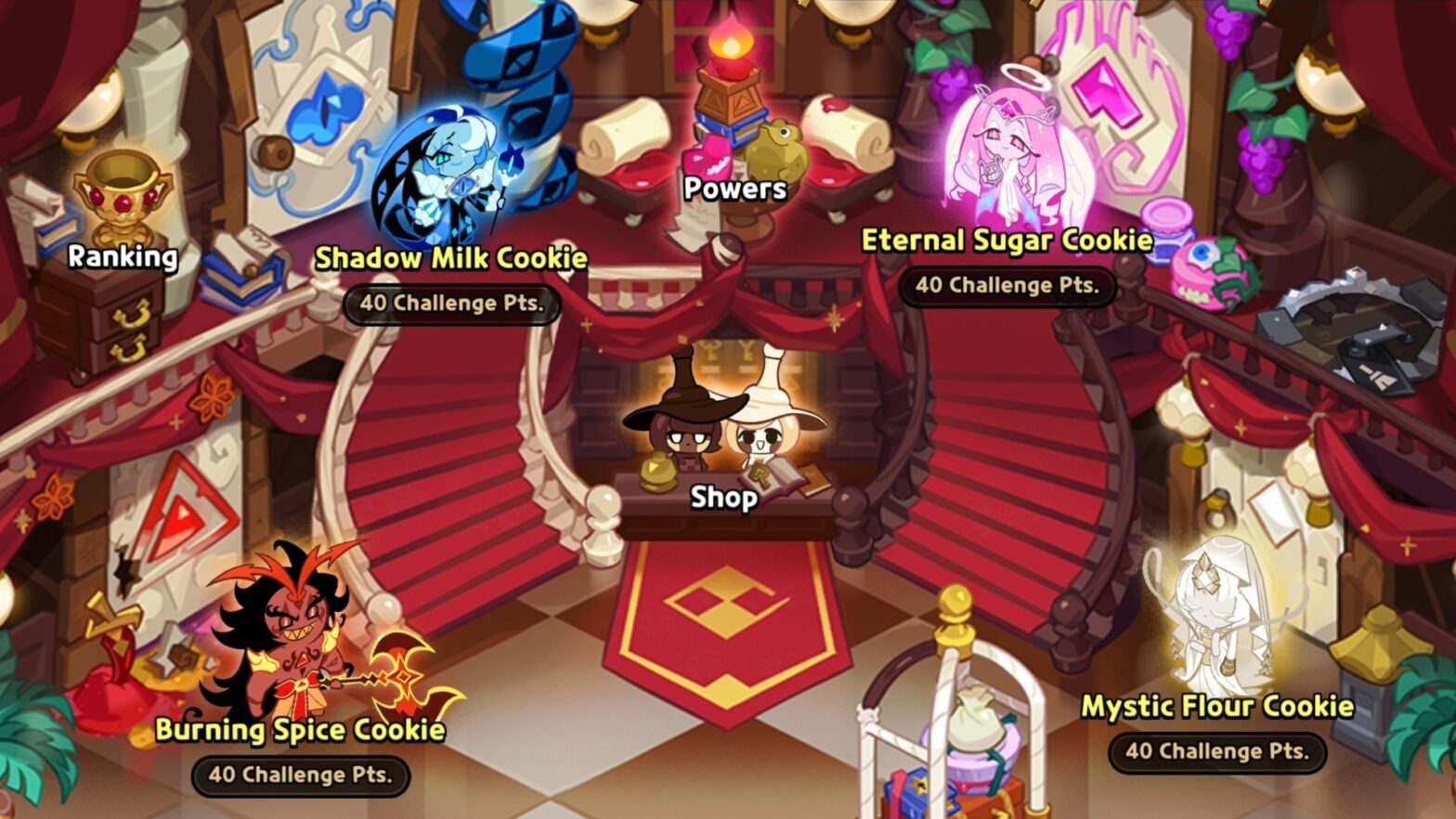This screenshot has height=819, width=1456.
Task: Click the Powers text label
Action: (x=733, y=189)
